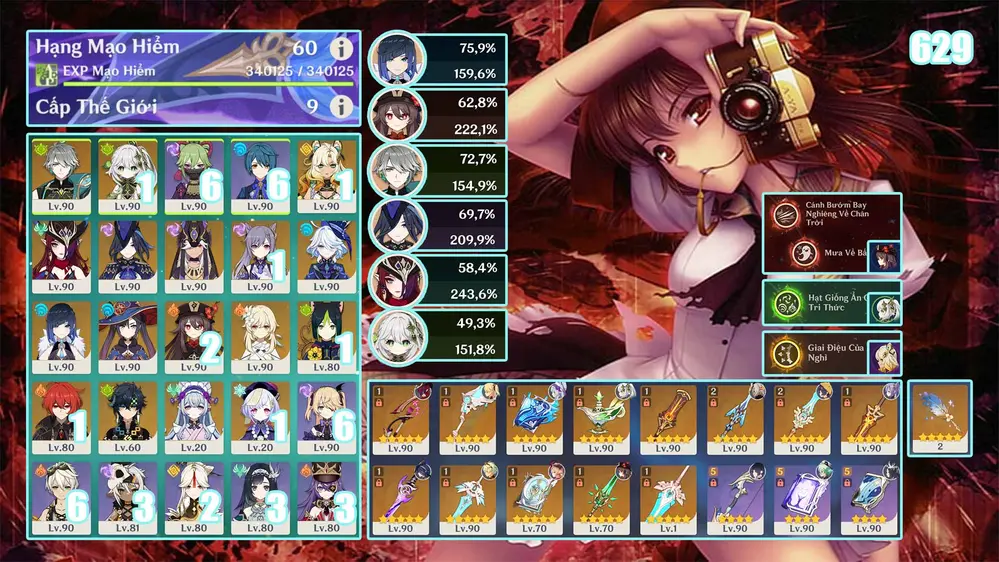Pick the Mona character card

click(x=127, y=336)
